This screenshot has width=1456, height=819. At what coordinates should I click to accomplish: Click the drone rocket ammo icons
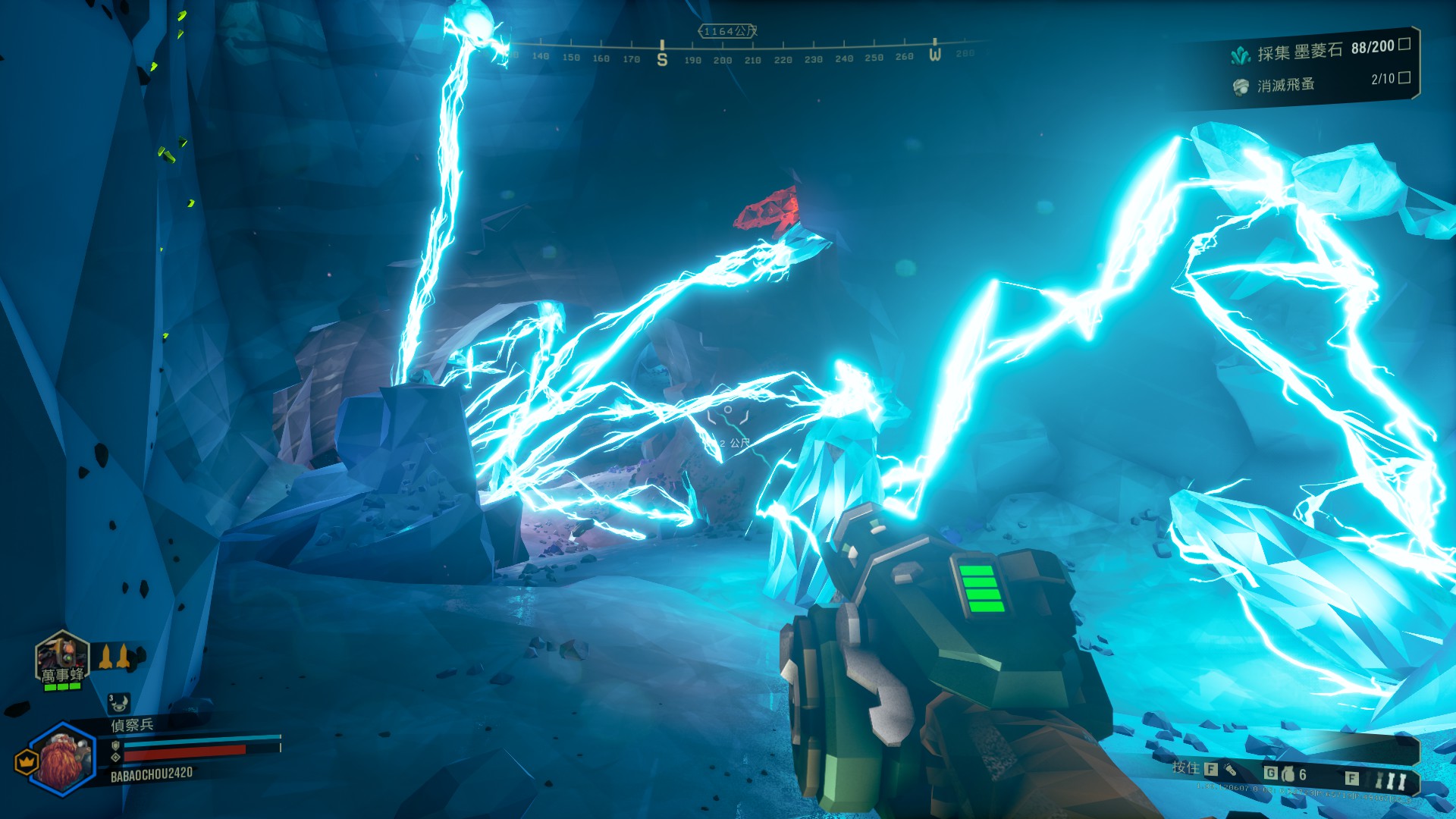[115, 657]
